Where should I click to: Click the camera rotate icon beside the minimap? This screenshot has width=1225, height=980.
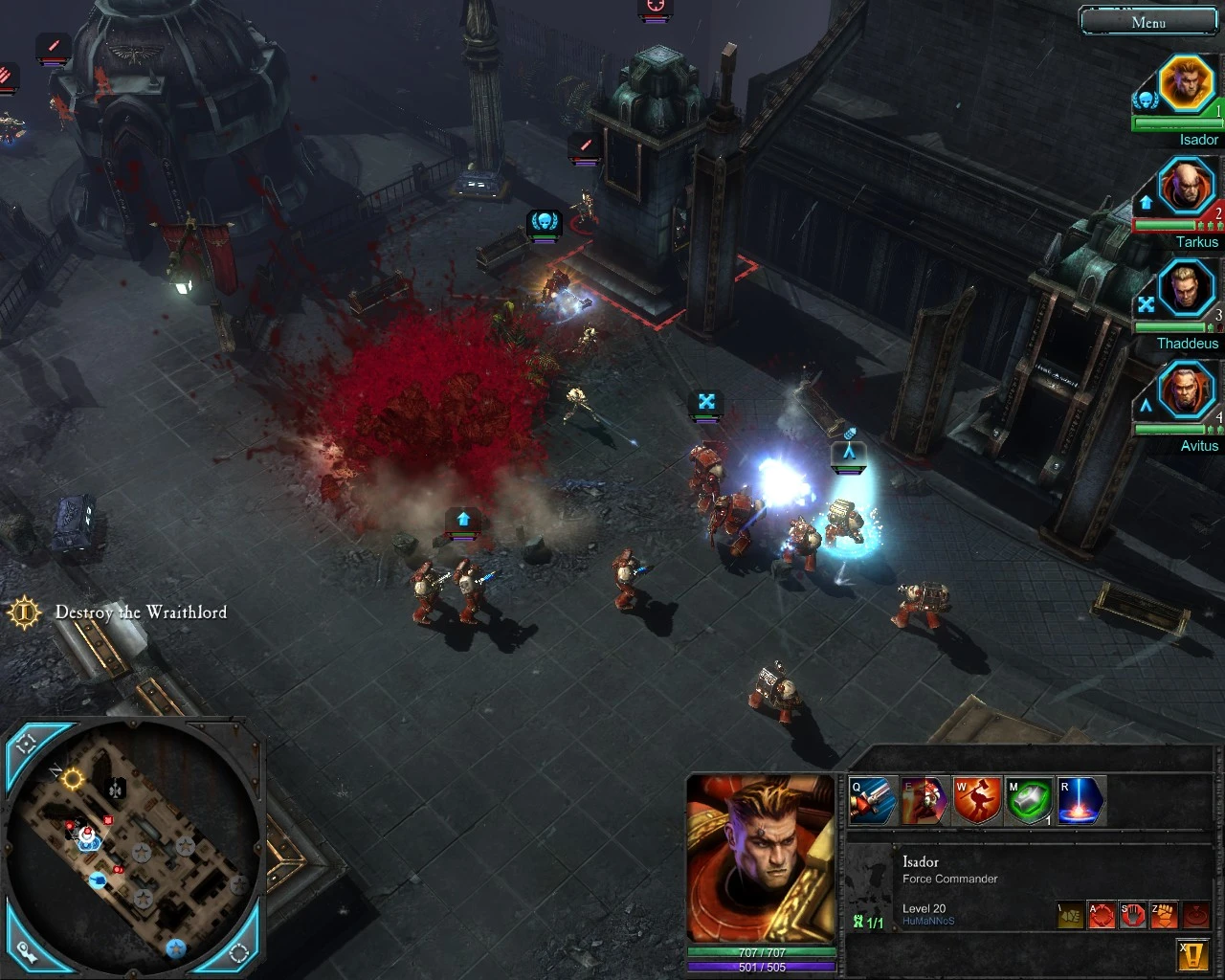click(x=241, y=951)
